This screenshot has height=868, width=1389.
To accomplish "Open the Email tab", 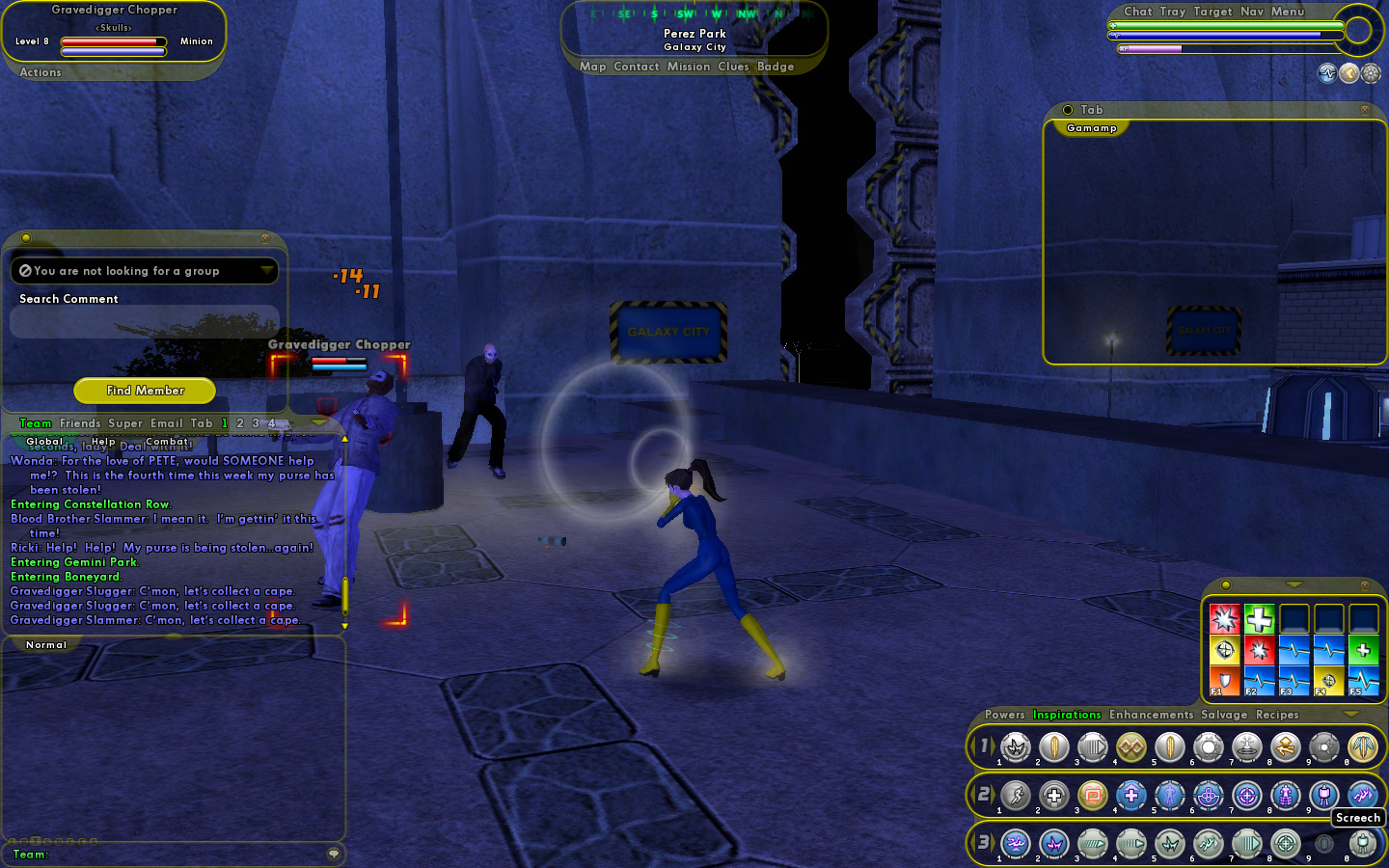I will click(166, 423).
